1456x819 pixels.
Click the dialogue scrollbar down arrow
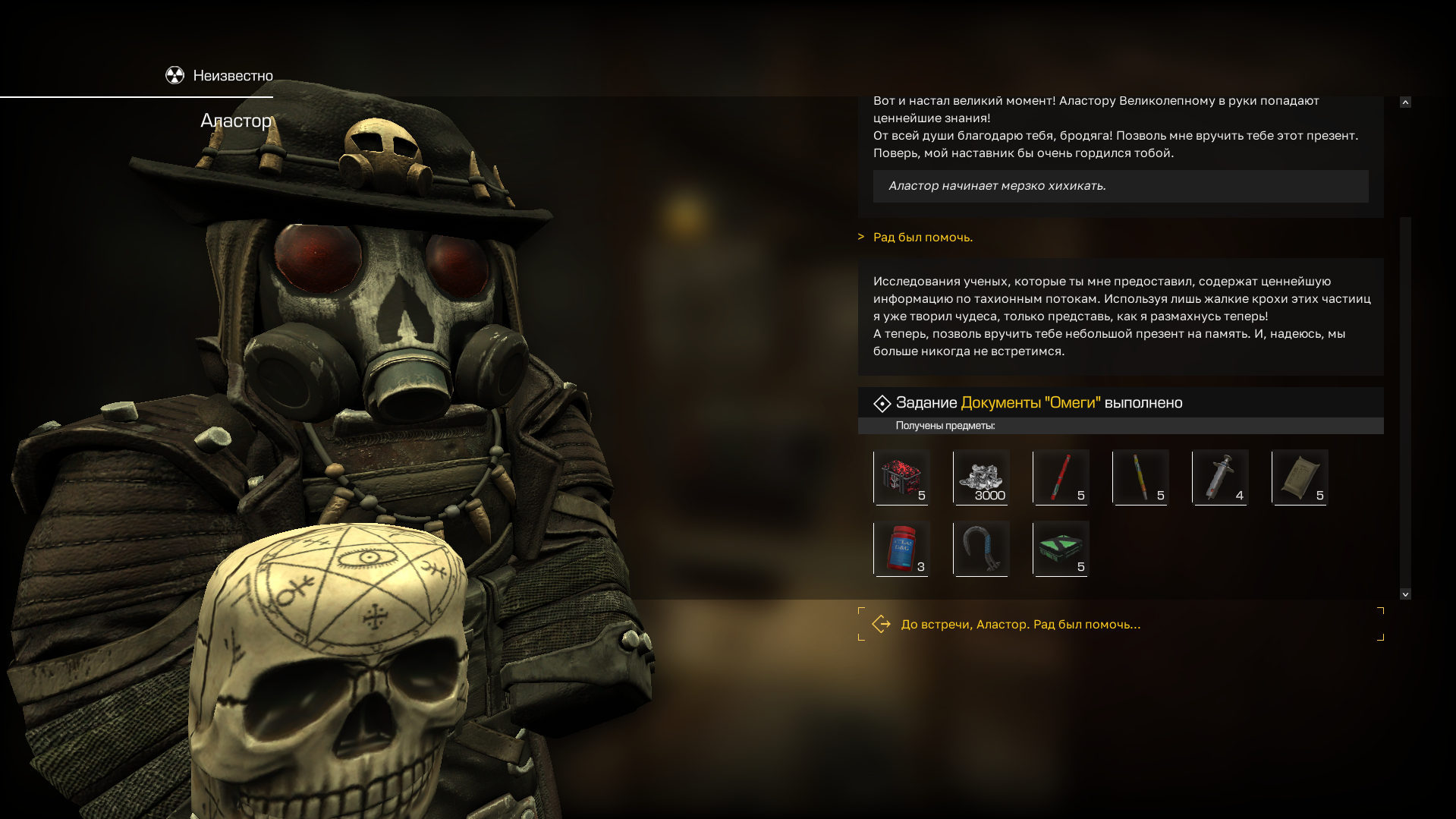click(1405, 594)
